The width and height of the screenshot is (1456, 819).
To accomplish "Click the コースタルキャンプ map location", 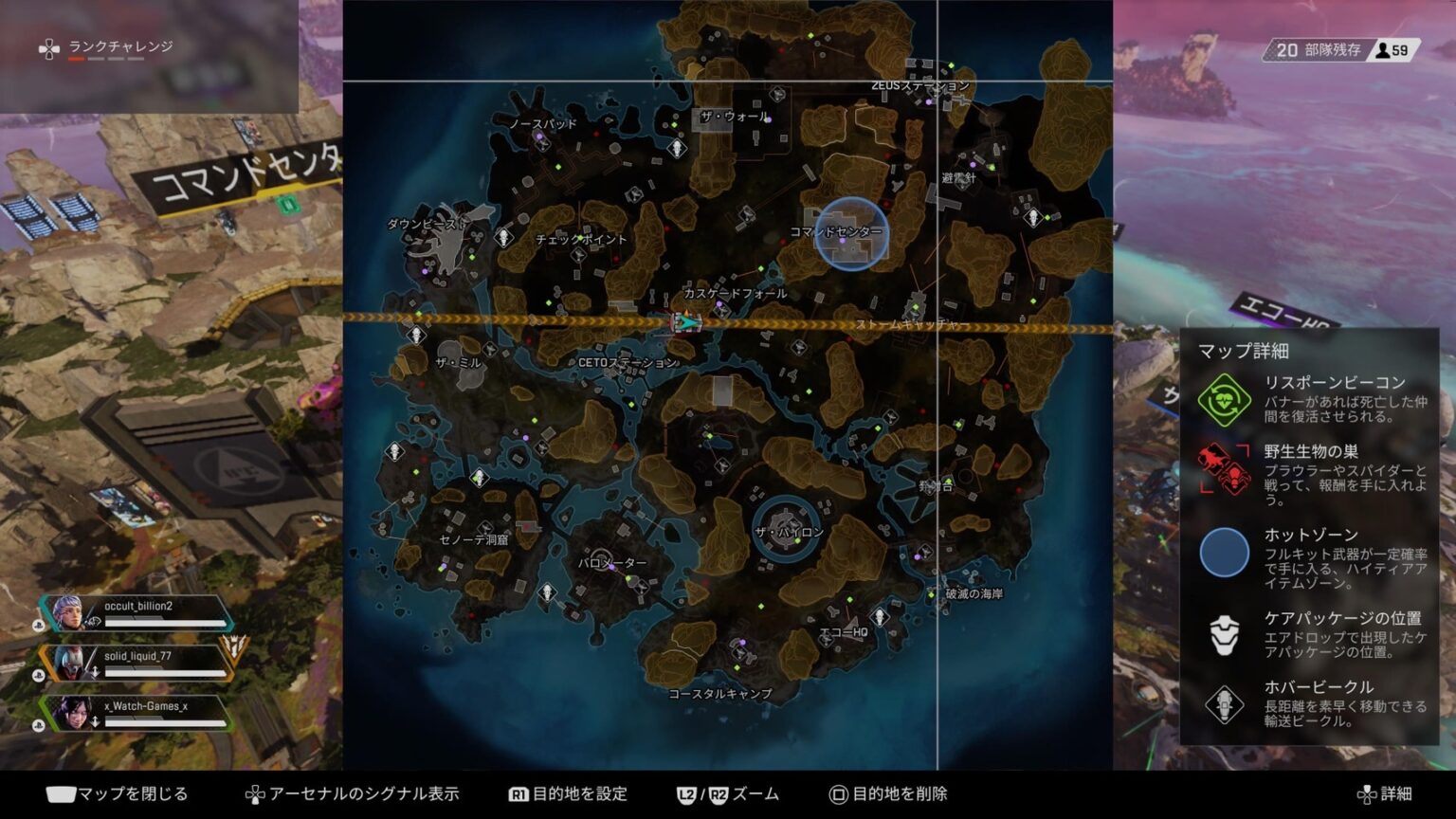I will [720, 694].
